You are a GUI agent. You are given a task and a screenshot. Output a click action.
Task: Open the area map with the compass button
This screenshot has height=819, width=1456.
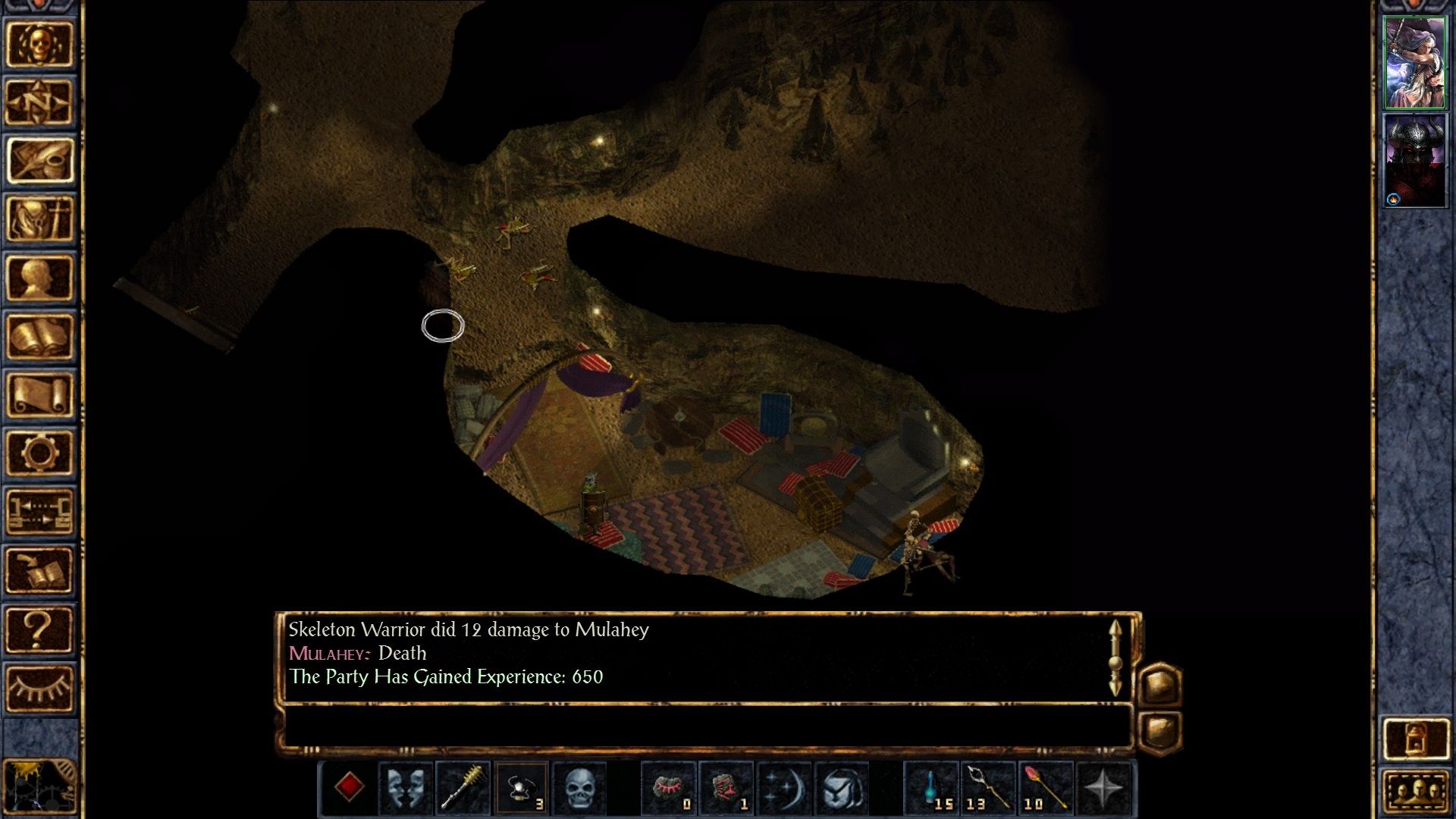39,102
